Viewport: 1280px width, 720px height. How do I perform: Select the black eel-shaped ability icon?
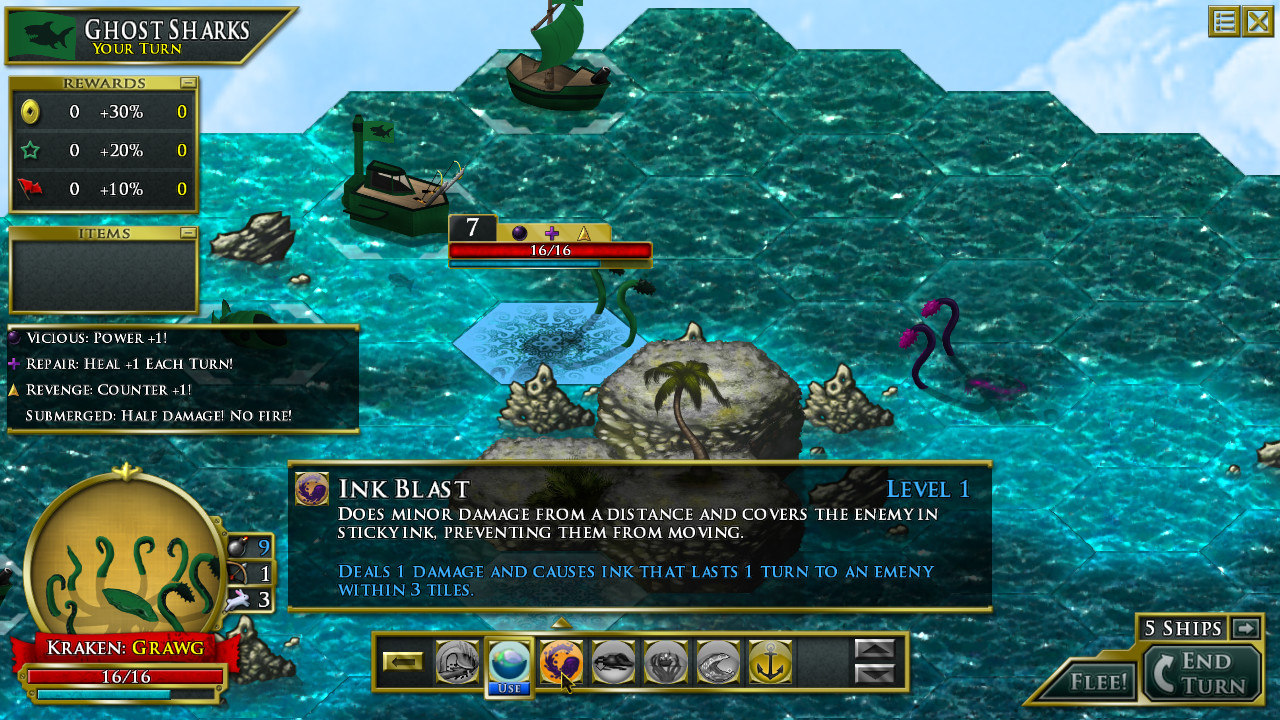click(x=613, y=662)
